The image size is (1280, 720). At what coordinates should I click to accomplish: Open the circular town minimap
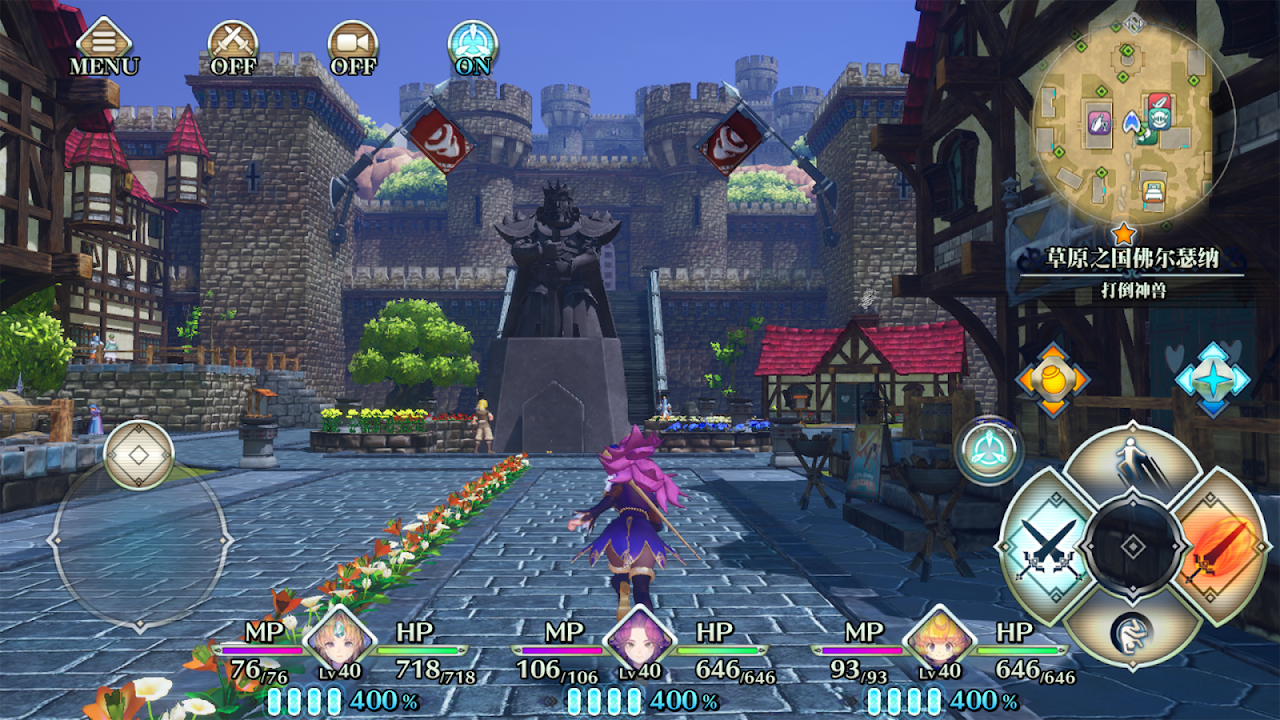pyautogui.click(x=1133, y=120)
